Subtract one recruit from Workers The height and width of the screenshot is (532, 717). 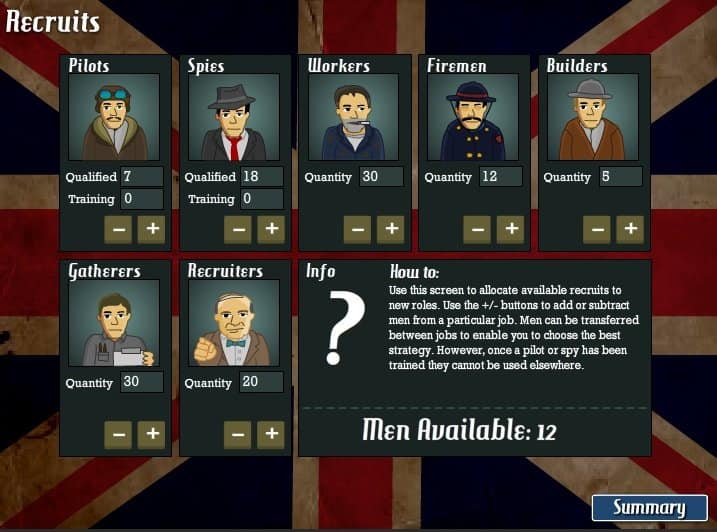tap(357, 229)
